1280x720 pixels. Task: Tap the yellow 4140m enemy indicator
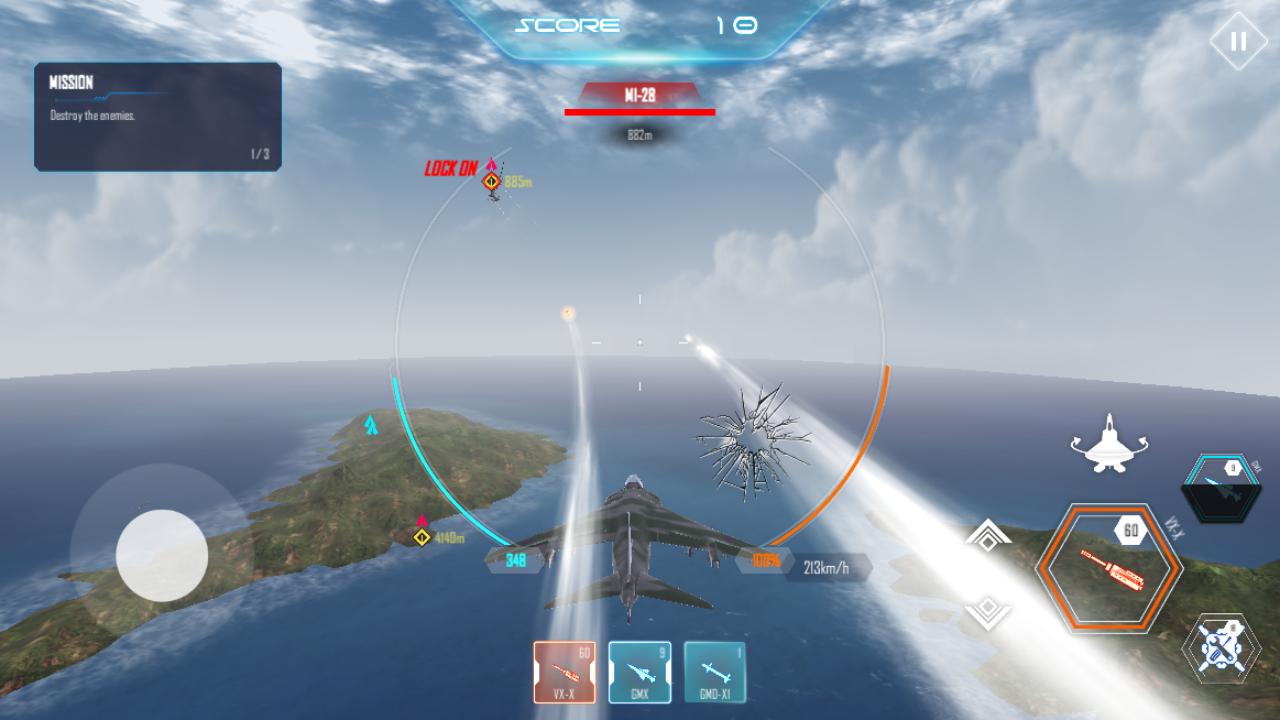coord(422,536)
